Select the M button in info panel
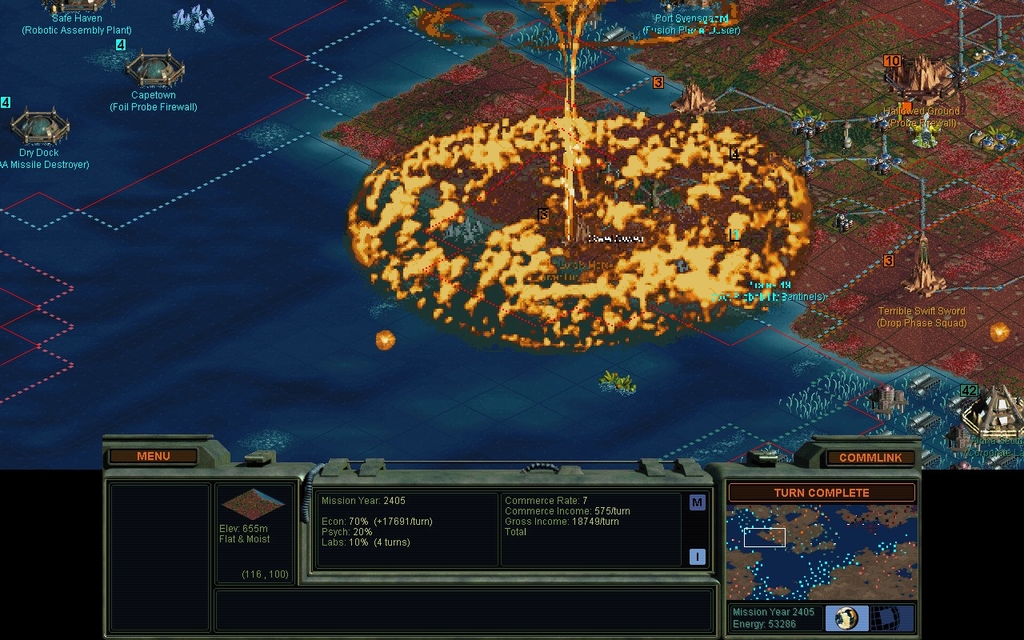Viewport: 1024px width, 640px height. point(697,503)
